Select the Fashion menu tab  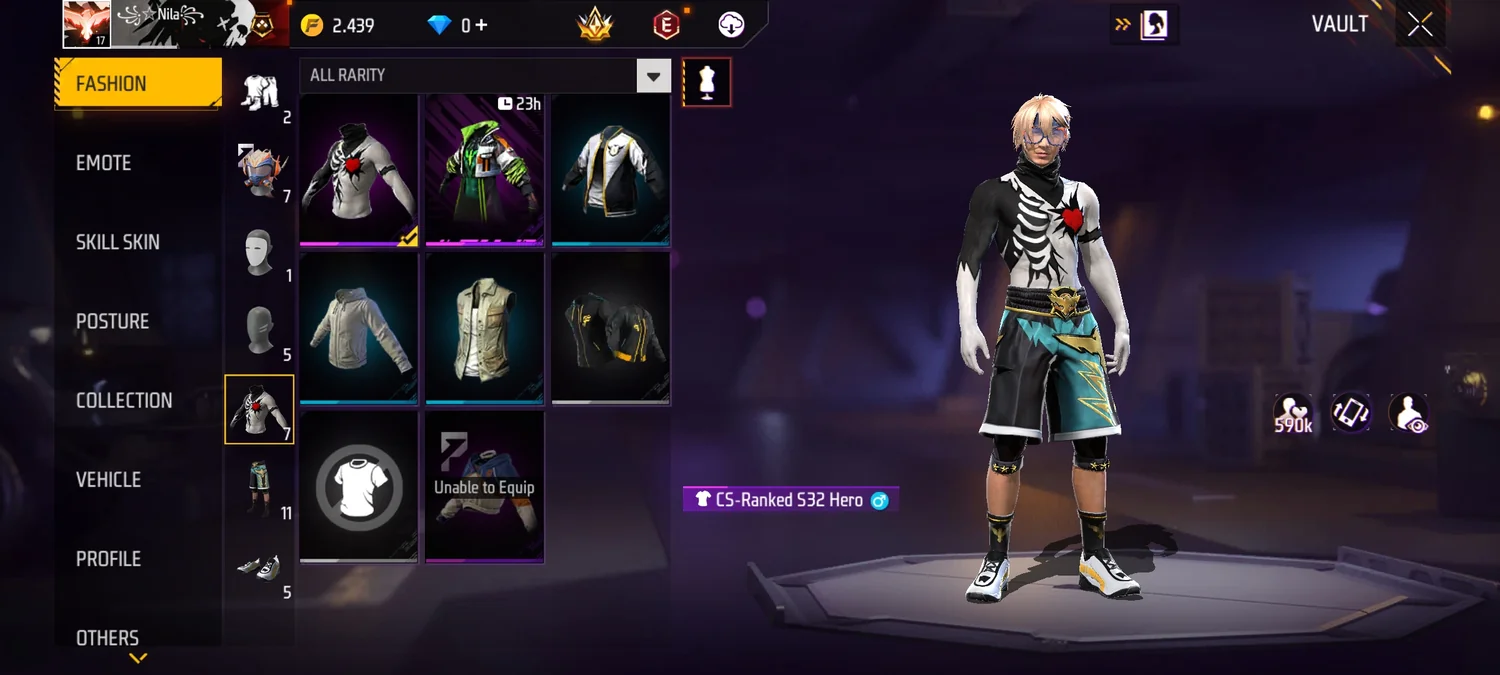point(137,84)
